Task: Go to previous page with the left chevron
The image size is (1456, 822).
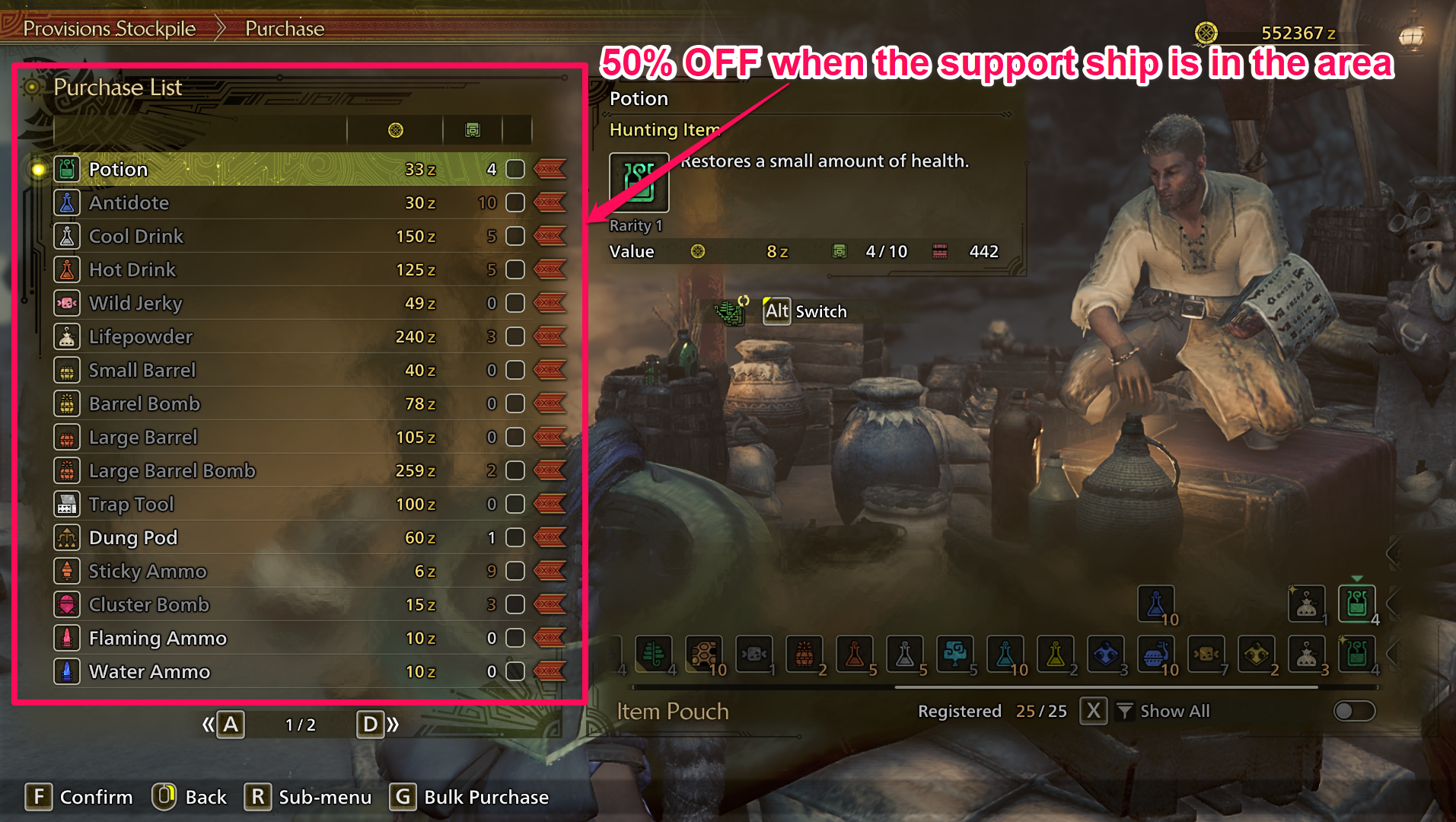Action: click(x=207, y=725)
